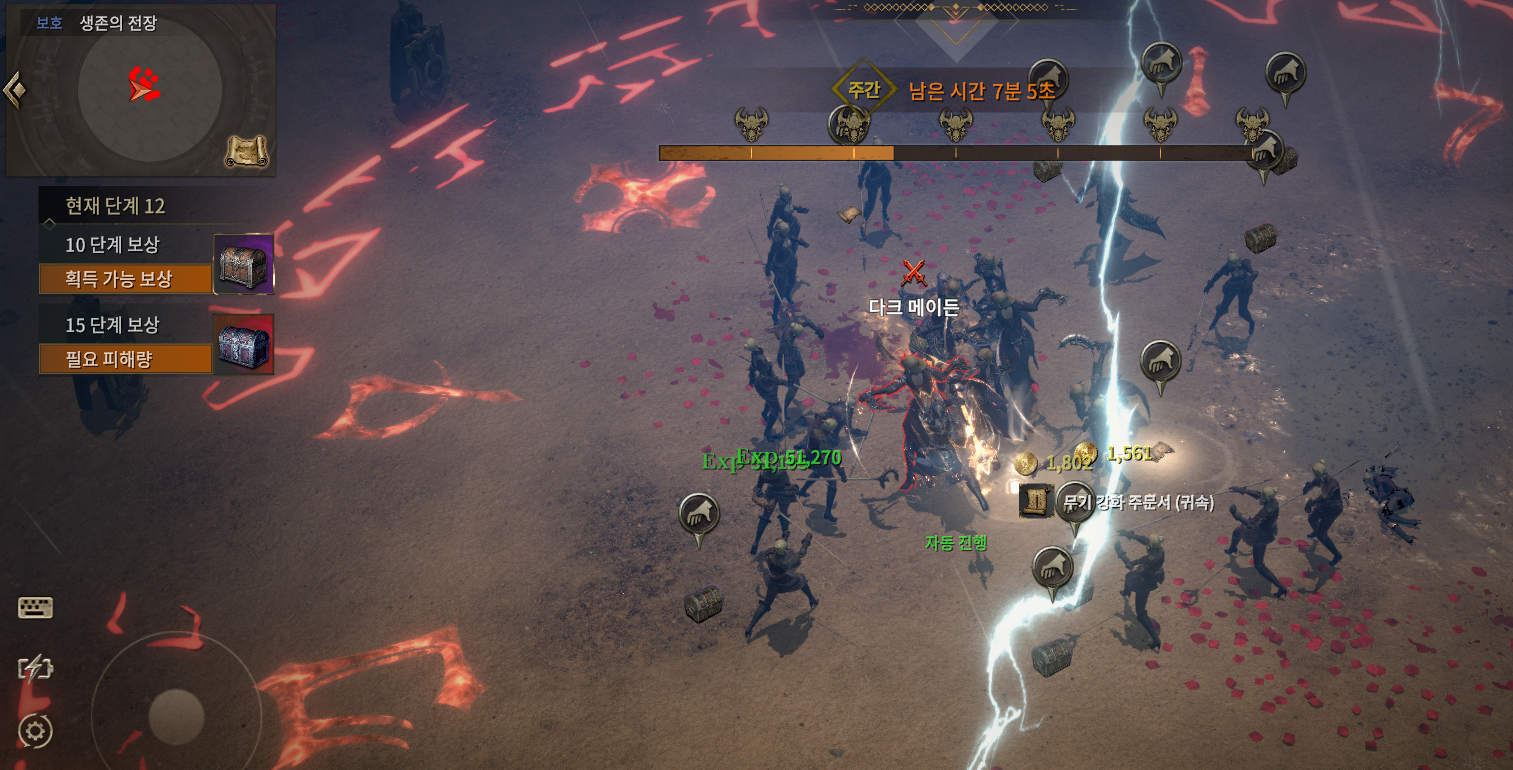The height and width of the screenshot is (770, 1513).
Task: Toggle the battery power-saving mode icon
Action: point(35,669)
